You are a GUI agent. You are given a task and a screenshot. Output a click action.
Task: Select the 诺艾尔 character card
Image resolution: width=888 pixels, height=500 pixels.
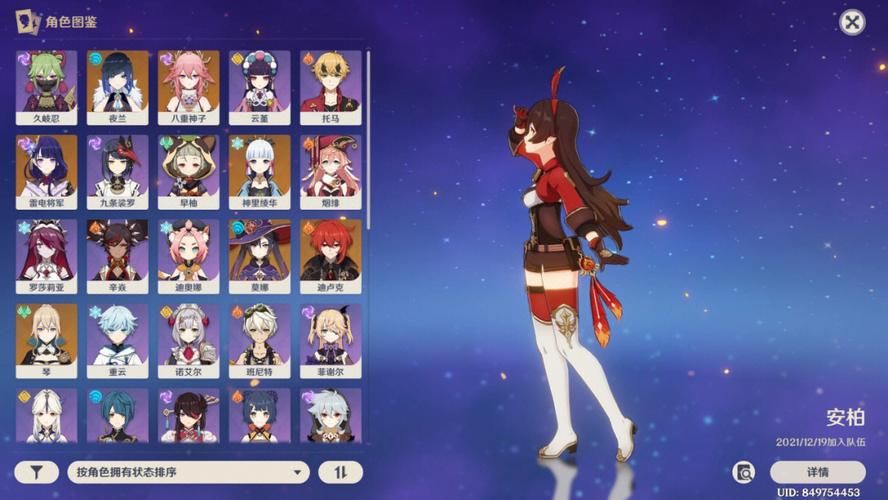pos(188,340)
